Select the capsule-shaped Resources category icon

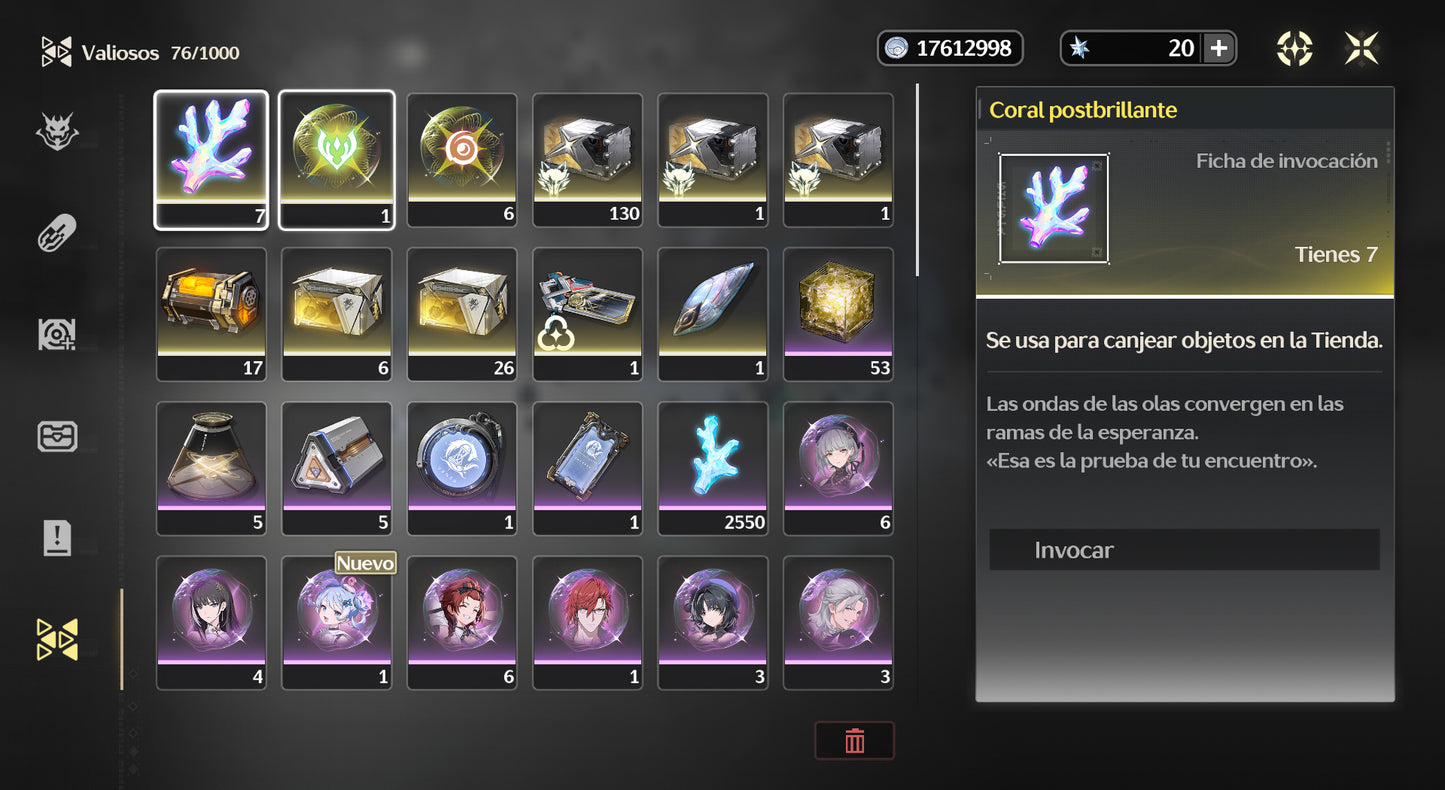[57, 232]
